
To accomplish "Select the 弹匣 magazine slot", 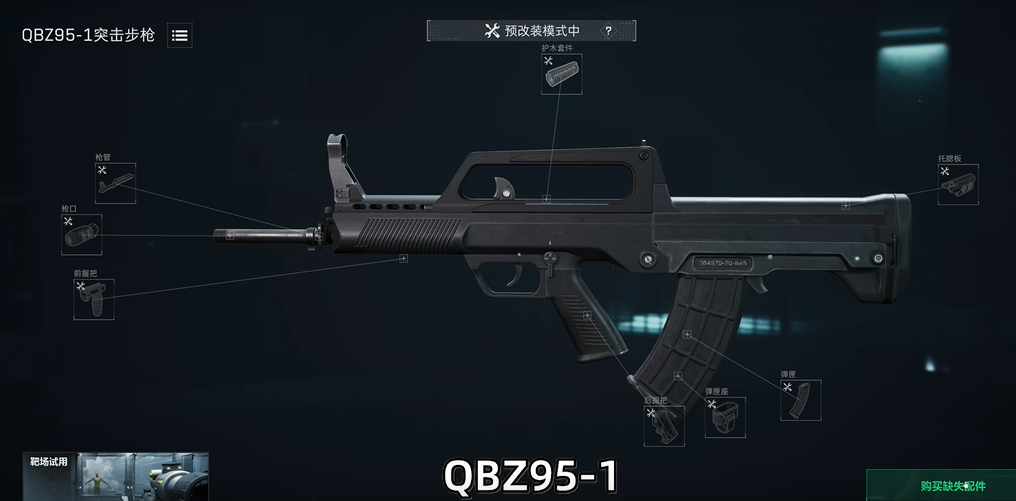I will pos(800,400).
